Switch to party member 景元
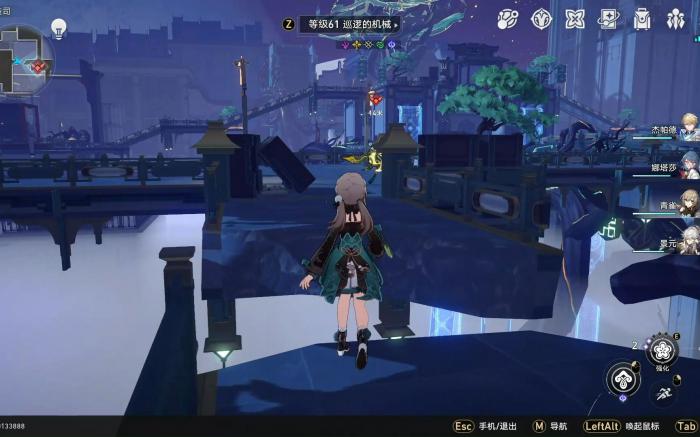Image resolution: width=700 pixels, height=437 pixels. click(x=688, y=239)
